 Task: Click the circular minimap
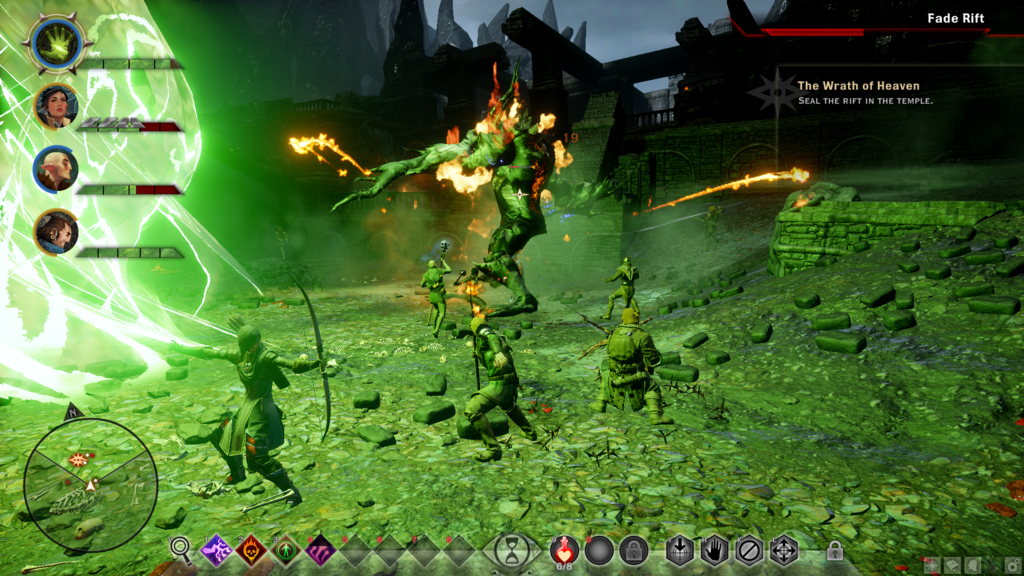pos(90,484)
